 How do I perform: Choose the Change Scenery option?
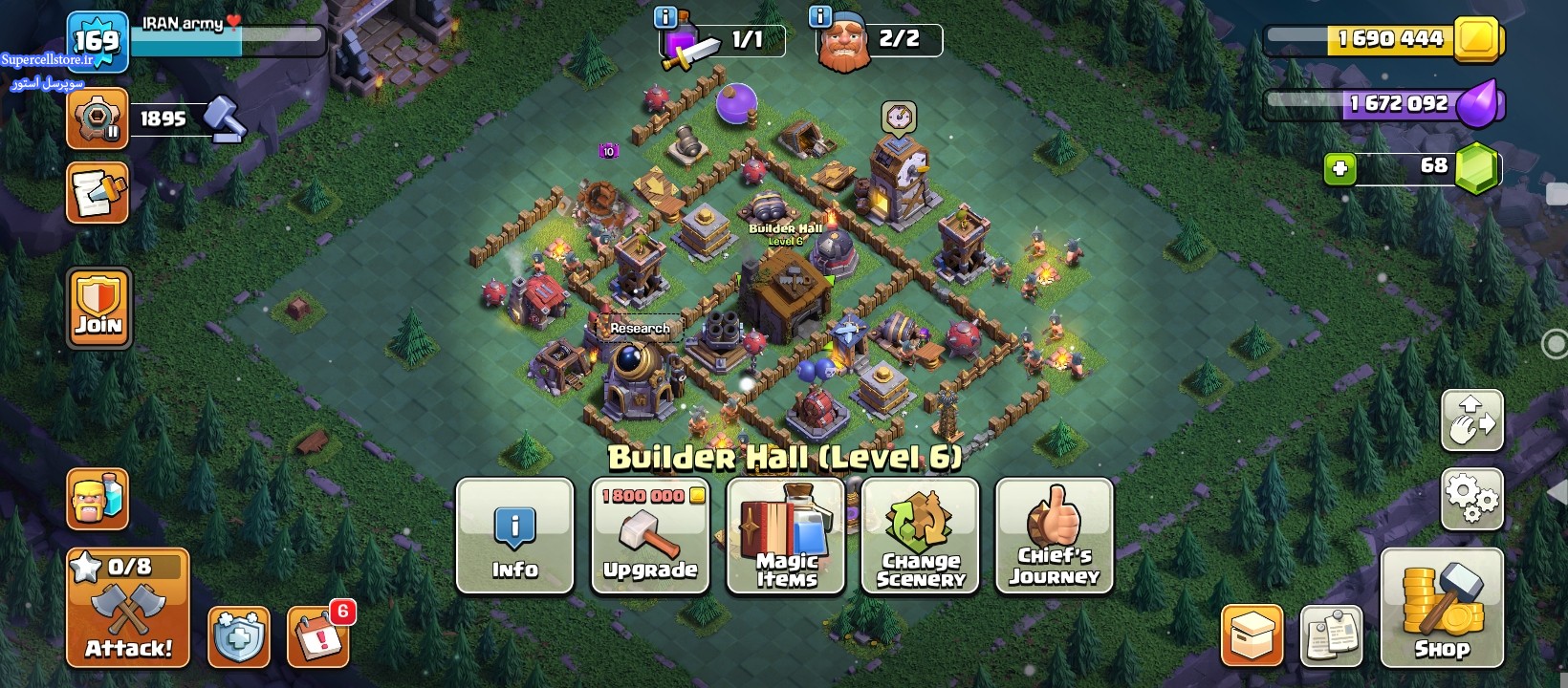920,536
